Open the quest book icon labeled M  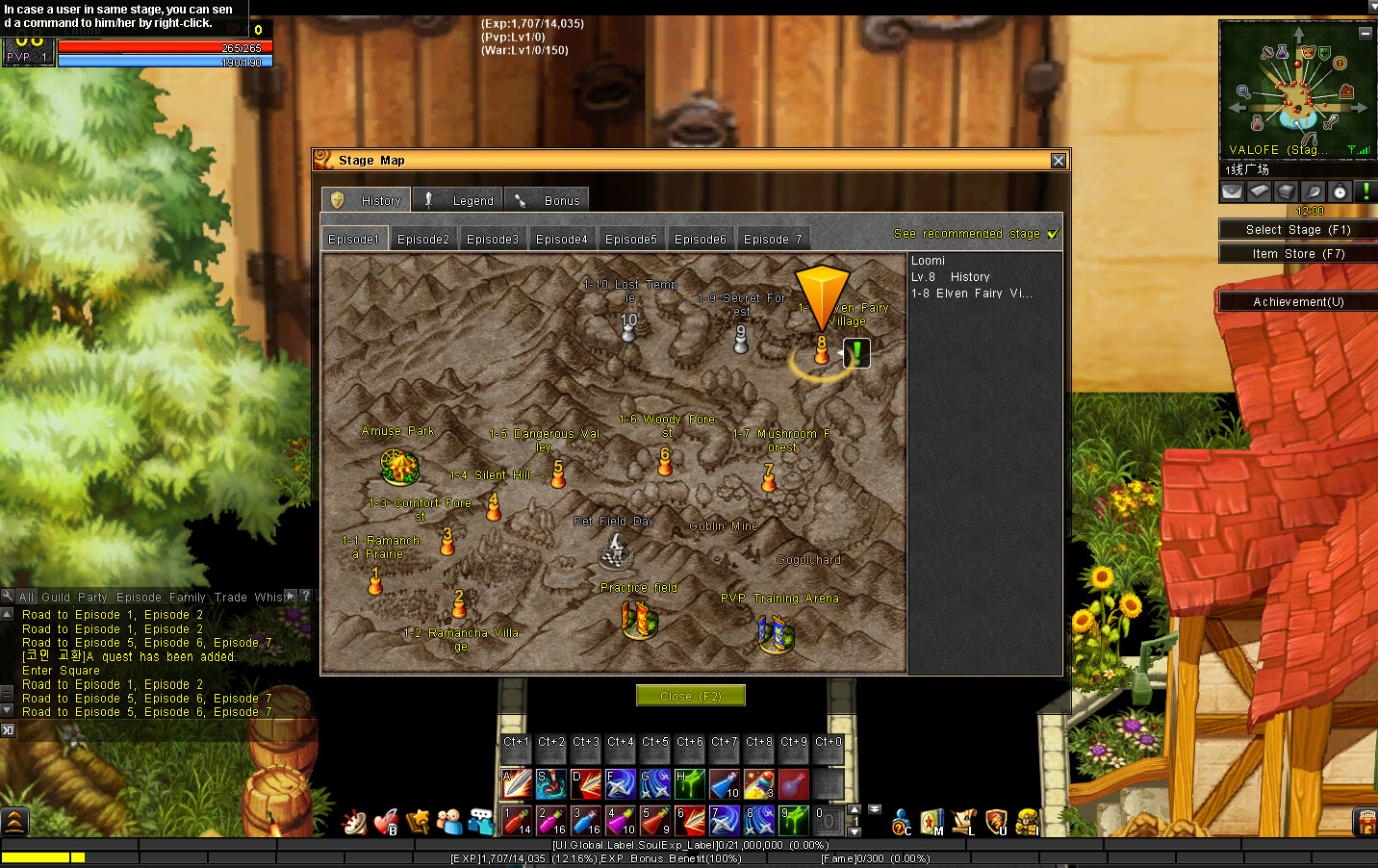[x=932, y=822]
